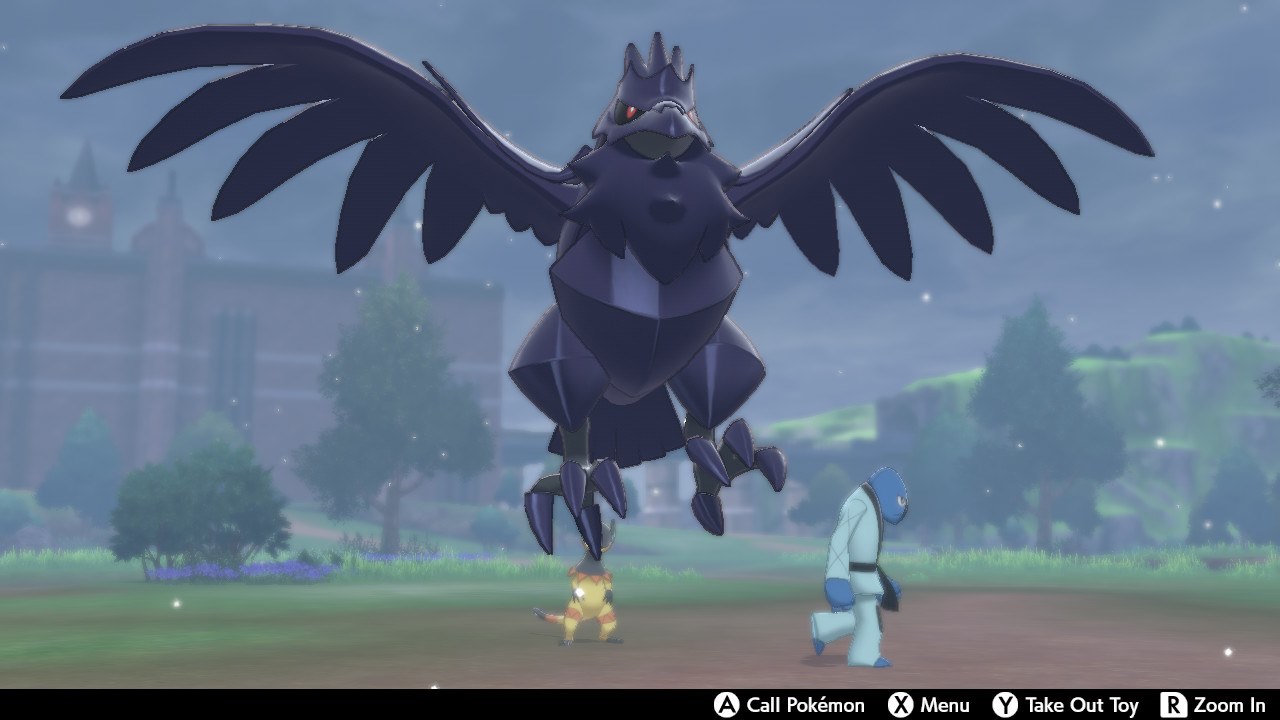
Task: Trigger the Zoom In prompt
Action: click(x=1225, y=706)
